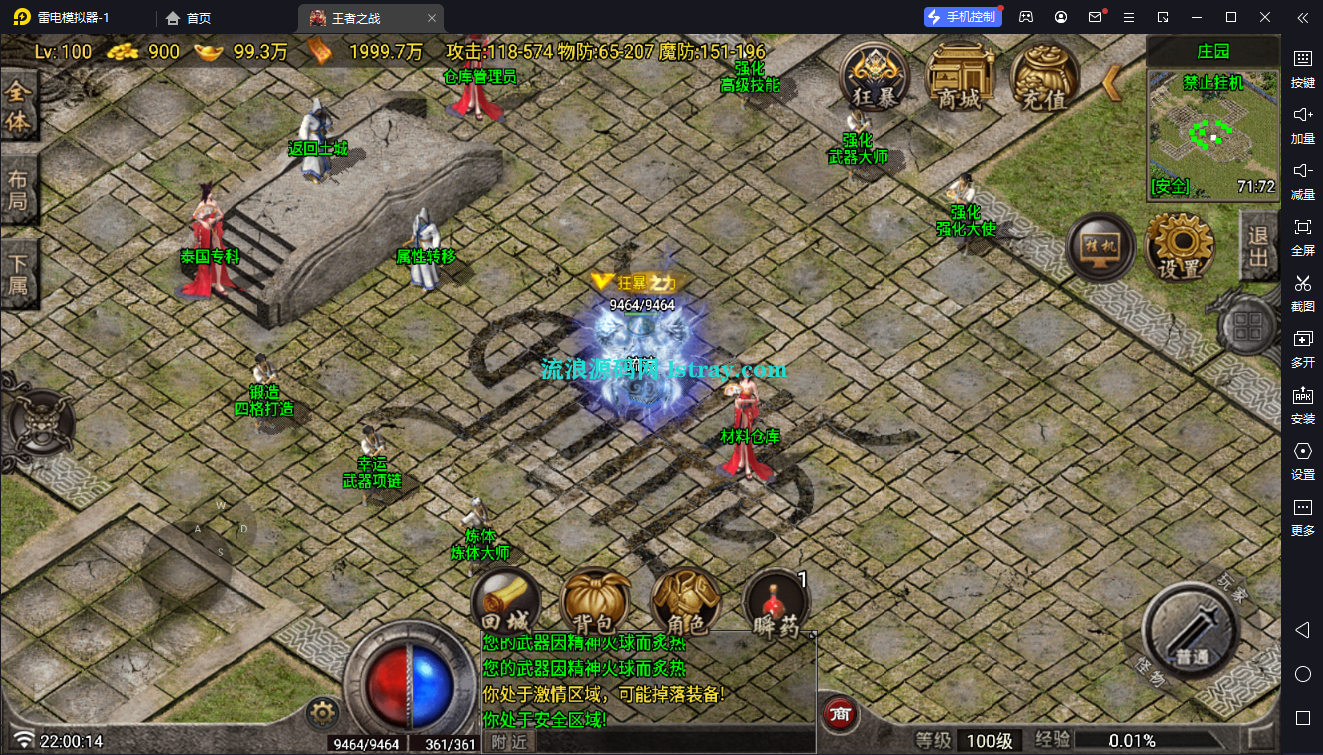The width and height of the screenshot is (1323, 755).
Task: Open the 角色 character panel icon
Action: tap(687, 603)
